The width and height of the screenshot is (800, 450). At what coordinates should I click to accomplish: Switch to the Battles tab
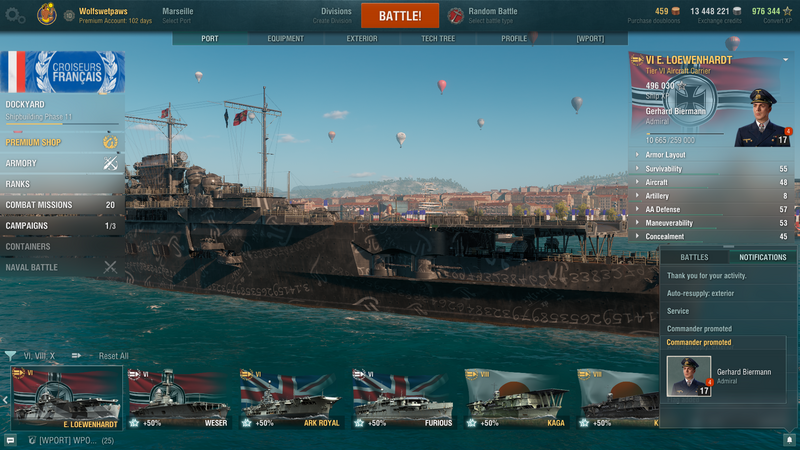pos(694,257)
